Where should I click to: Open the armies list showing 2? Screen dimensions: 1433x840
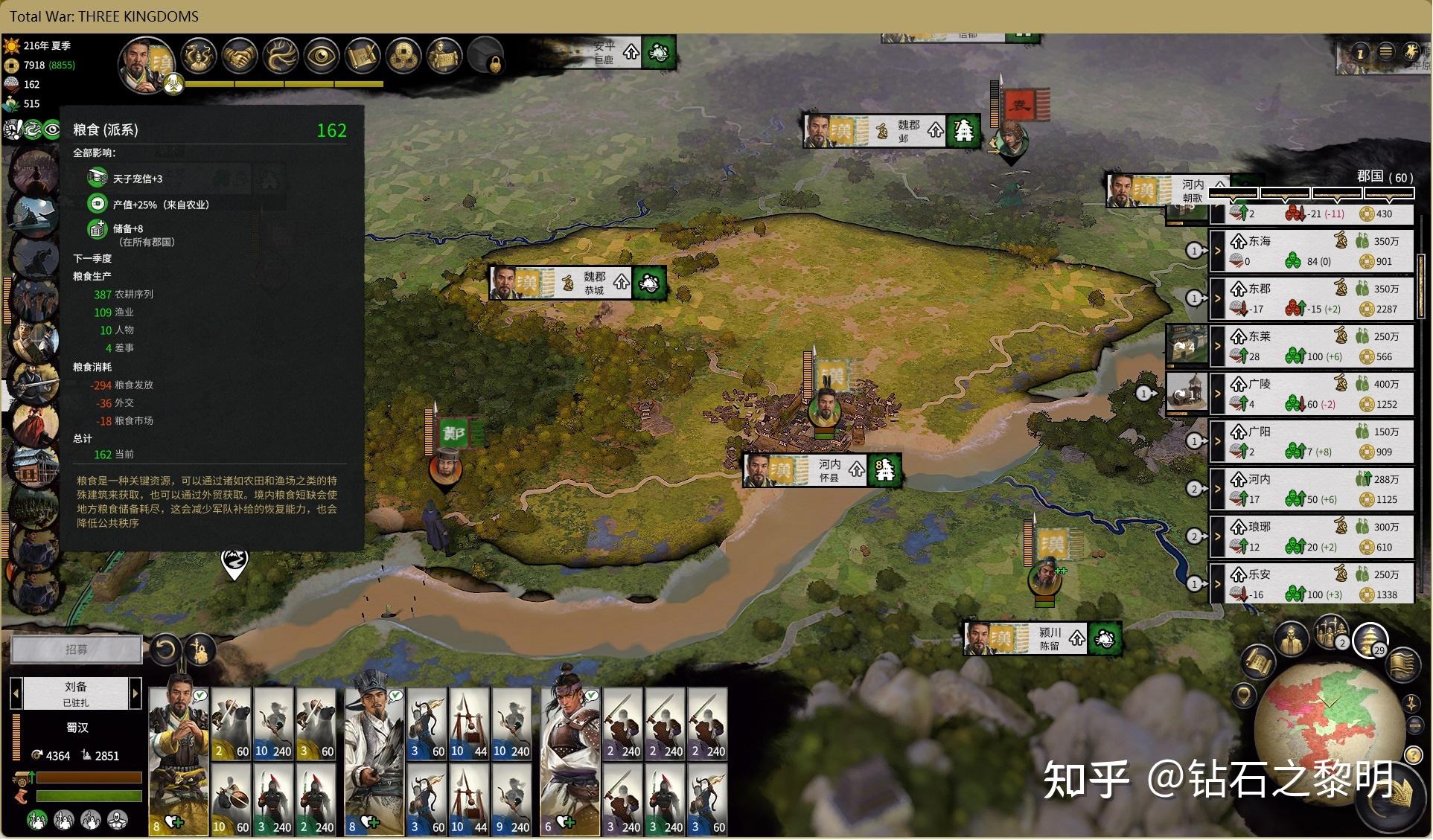click(x=1331, y=633)
